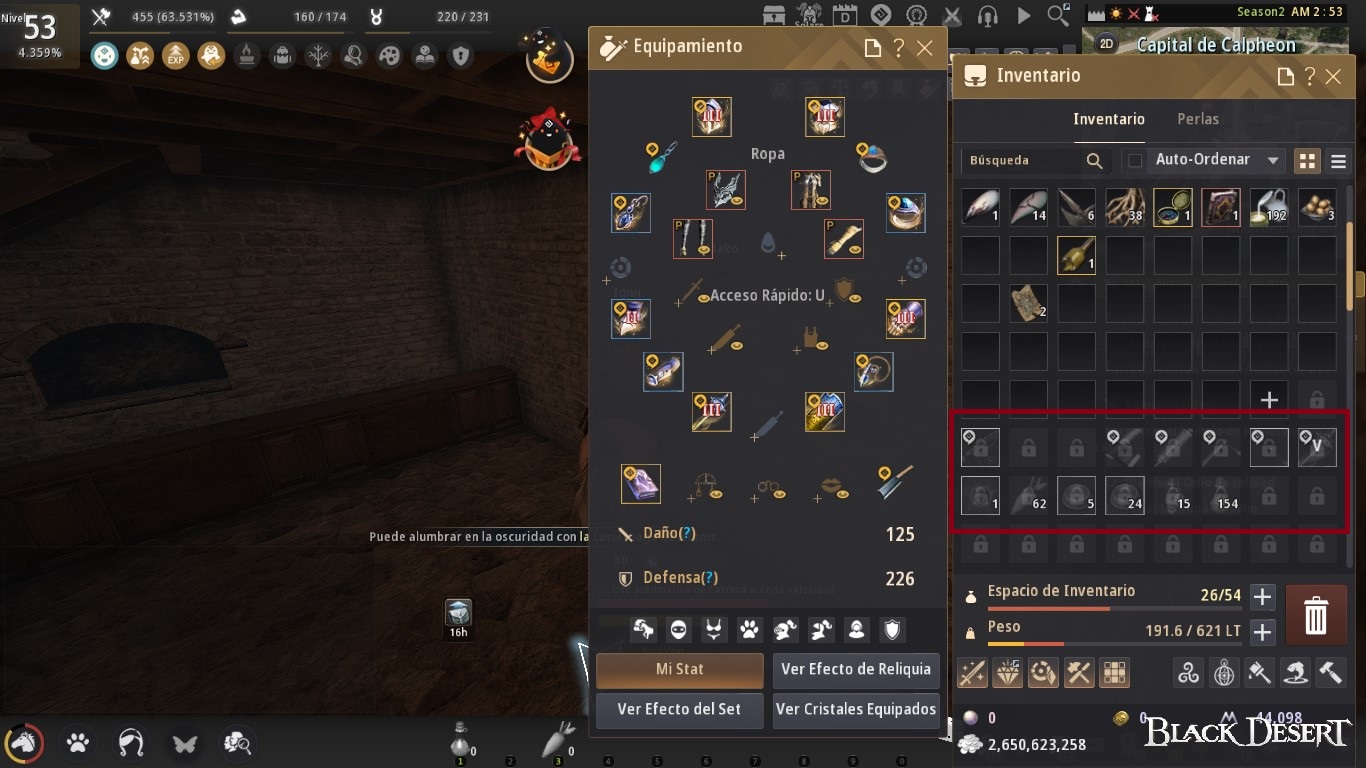Screen dimensions: 1366x768
Task: Open the trash can to delete items
Action: 1315,615
